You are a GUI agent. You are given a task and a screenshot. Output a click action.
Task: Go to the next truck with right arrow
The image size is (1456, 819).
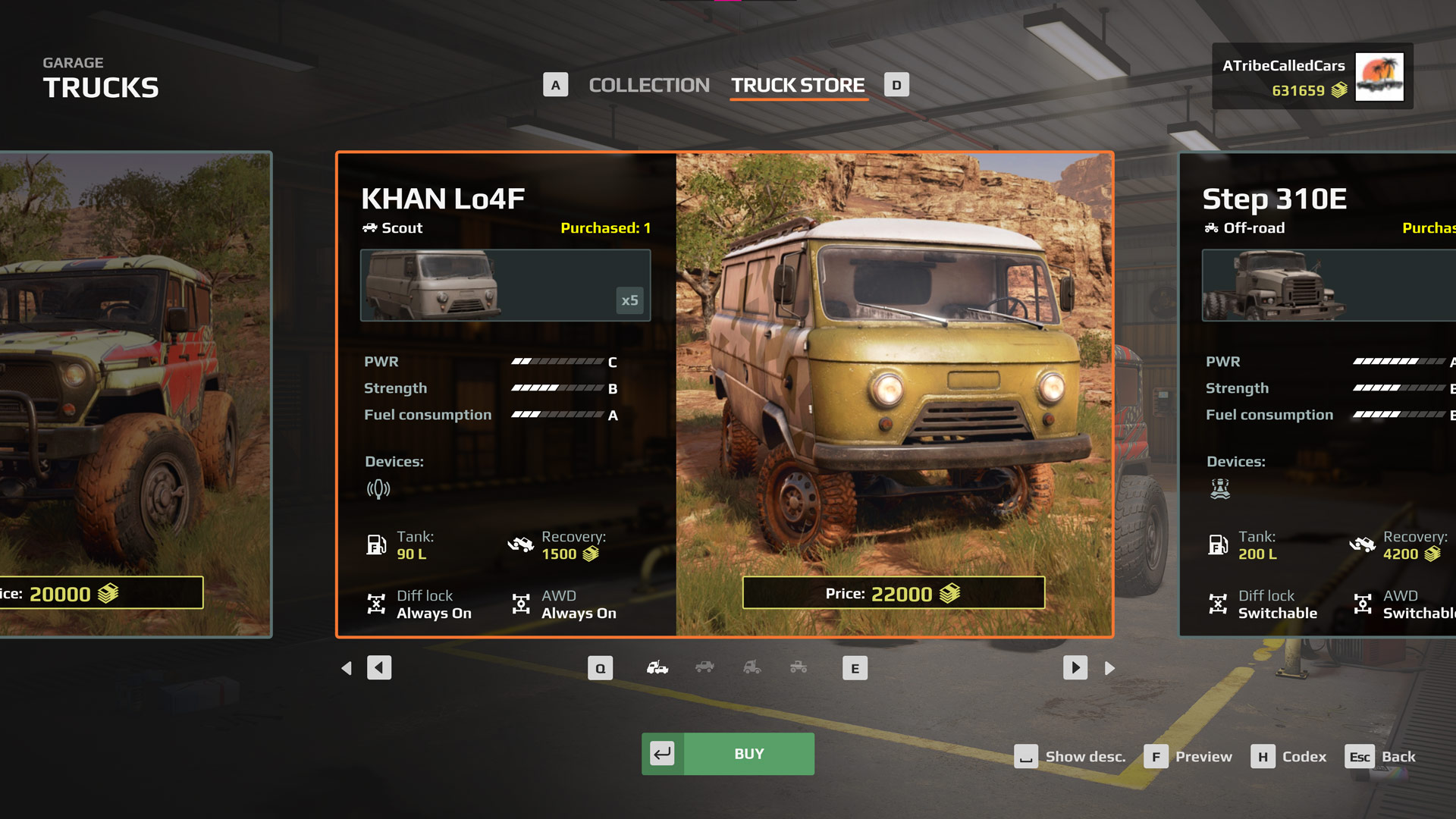pos(1075,668)
